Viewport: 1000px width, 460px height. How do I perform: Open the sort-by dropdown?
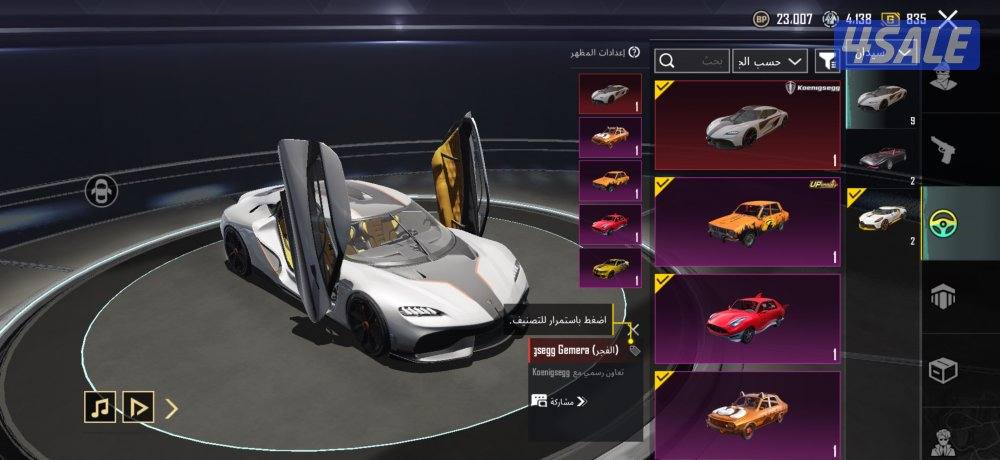click(769, 61)
